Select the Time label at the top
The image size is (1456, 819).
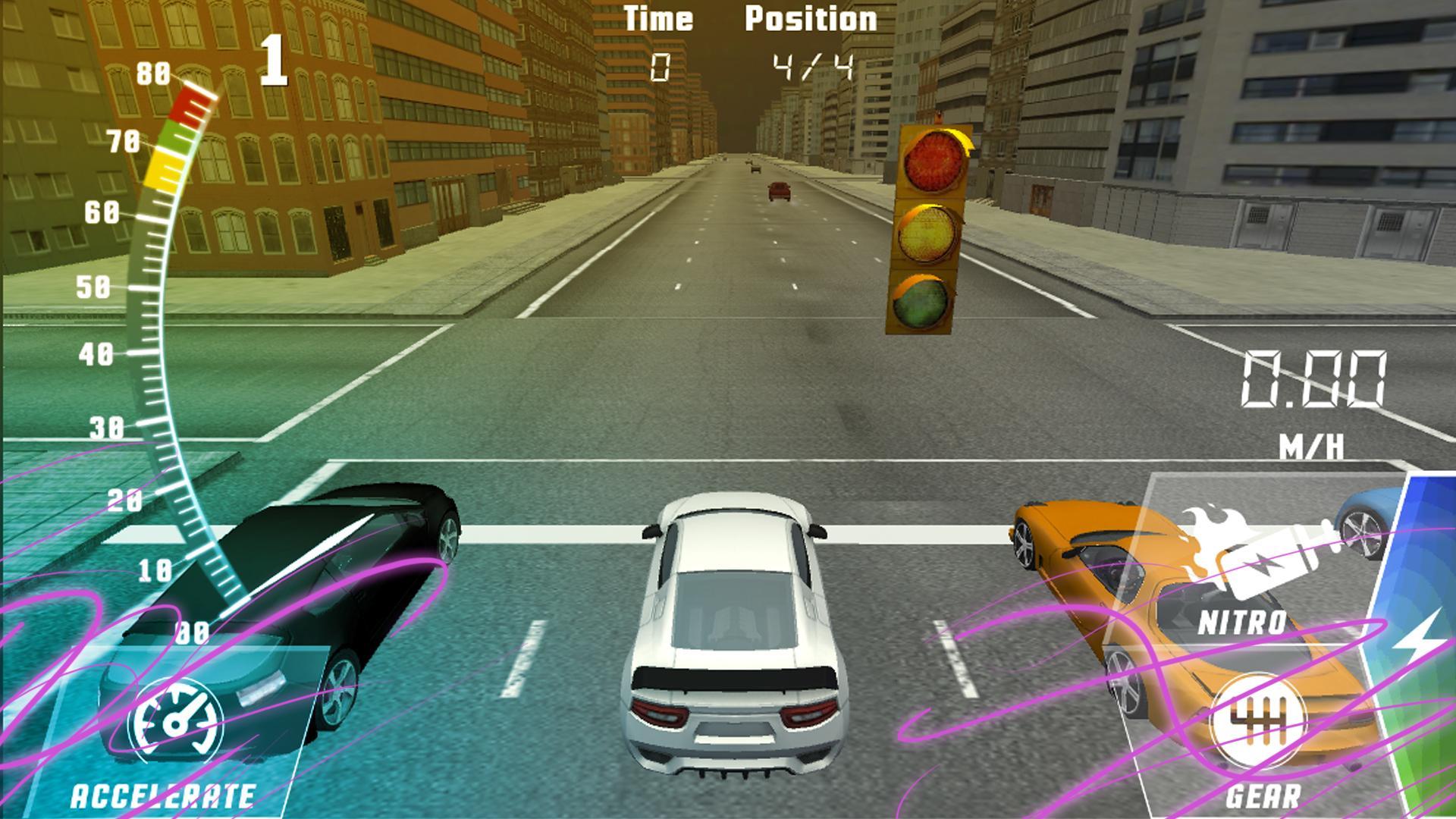(x=659, y=17)
